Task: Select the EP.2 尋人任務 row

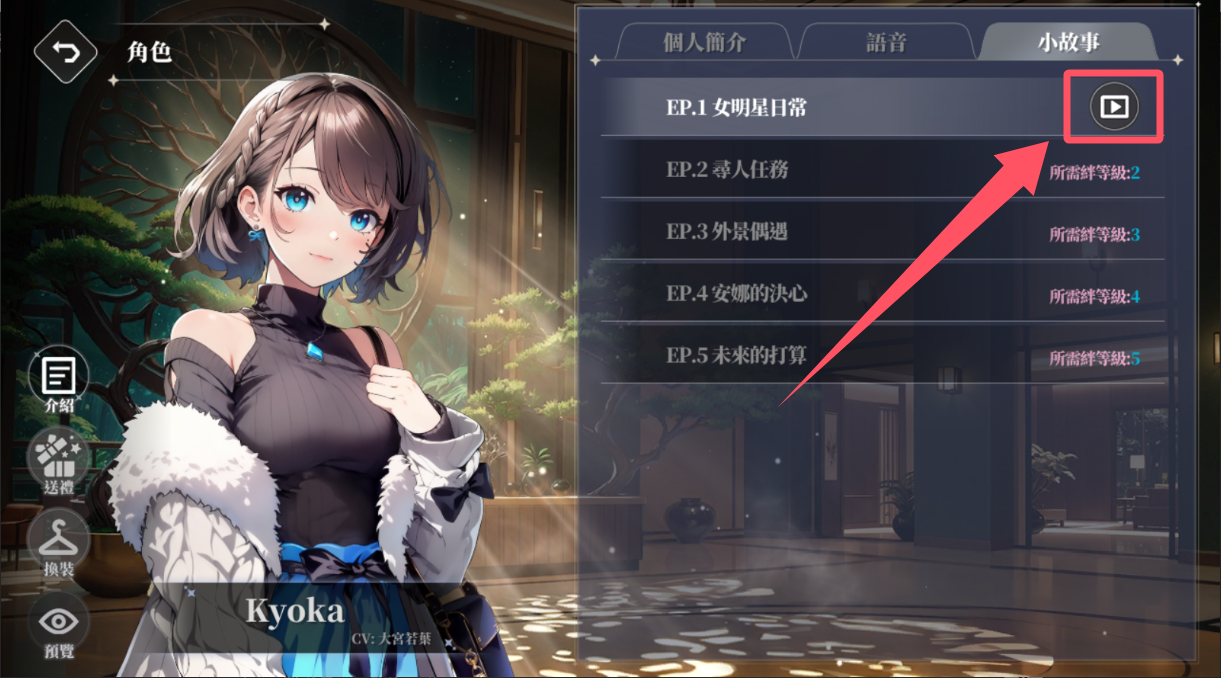Action: (882, 170)
